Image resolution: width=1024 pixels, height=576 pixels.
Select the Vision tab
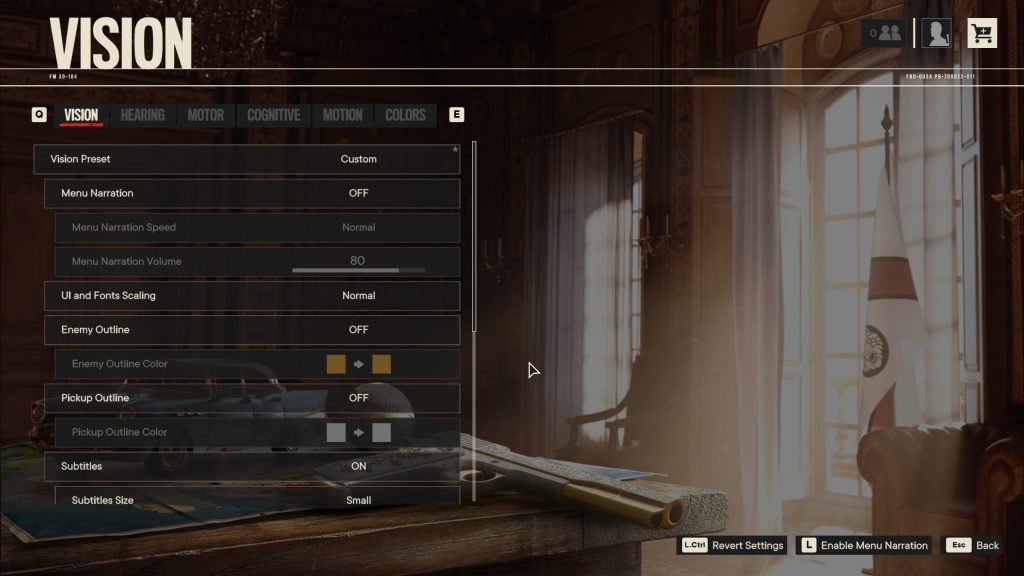click(81, 115)
